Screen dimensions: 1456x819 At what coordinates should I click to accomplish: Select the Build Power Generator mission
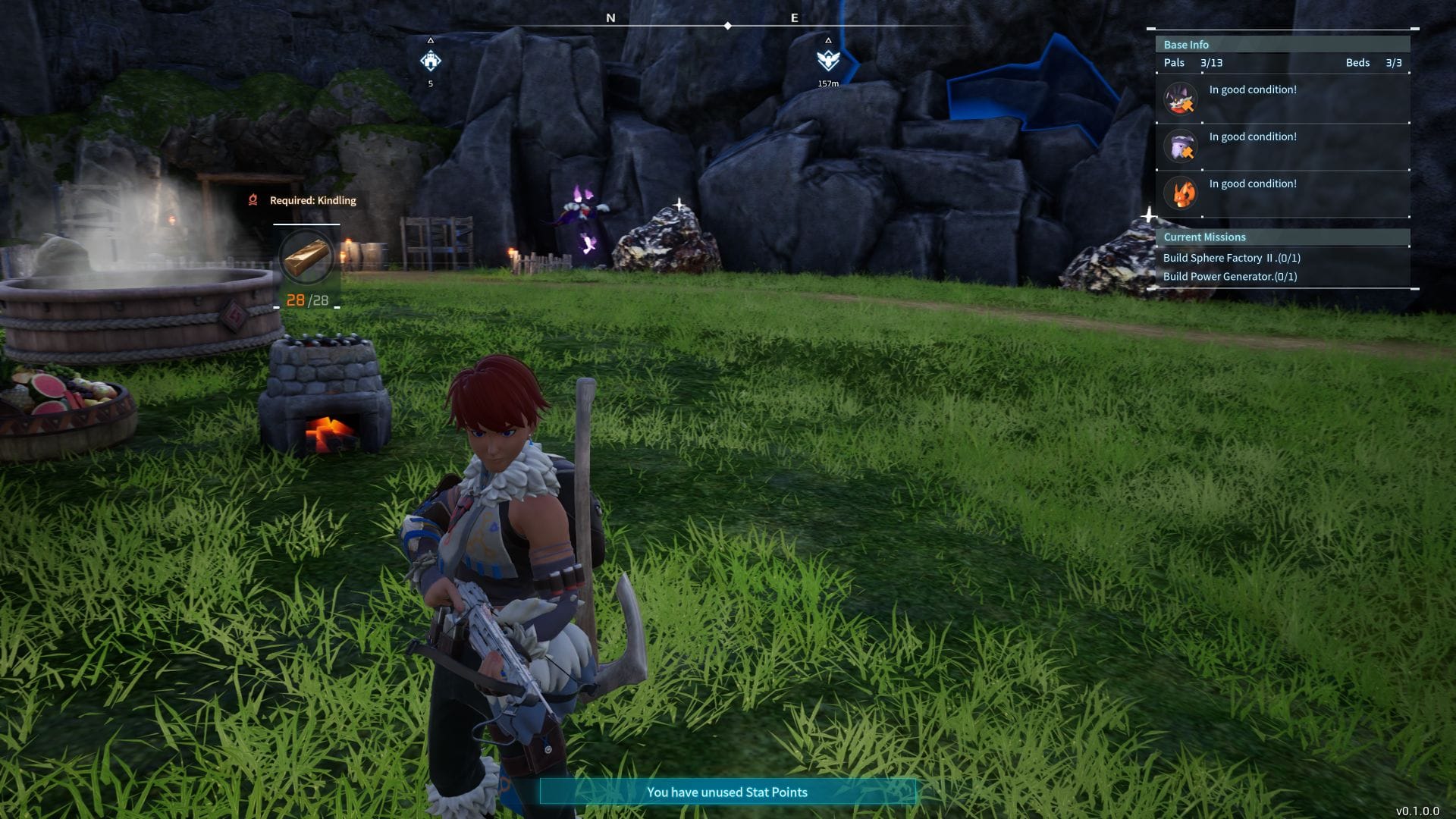click(x=1230, y=277)
